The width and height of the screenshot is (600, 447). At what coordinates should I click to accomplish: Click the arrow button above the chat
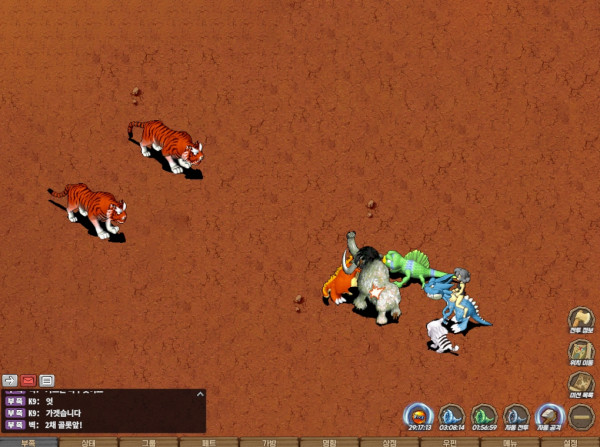(x=10, y=380)
